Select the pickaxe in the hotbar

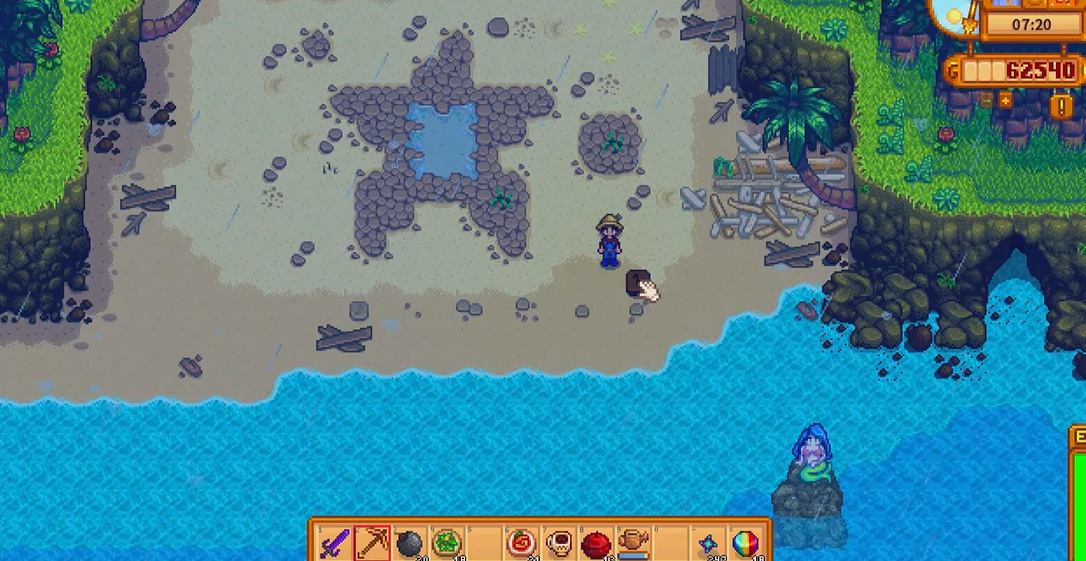tap(371, 544)
